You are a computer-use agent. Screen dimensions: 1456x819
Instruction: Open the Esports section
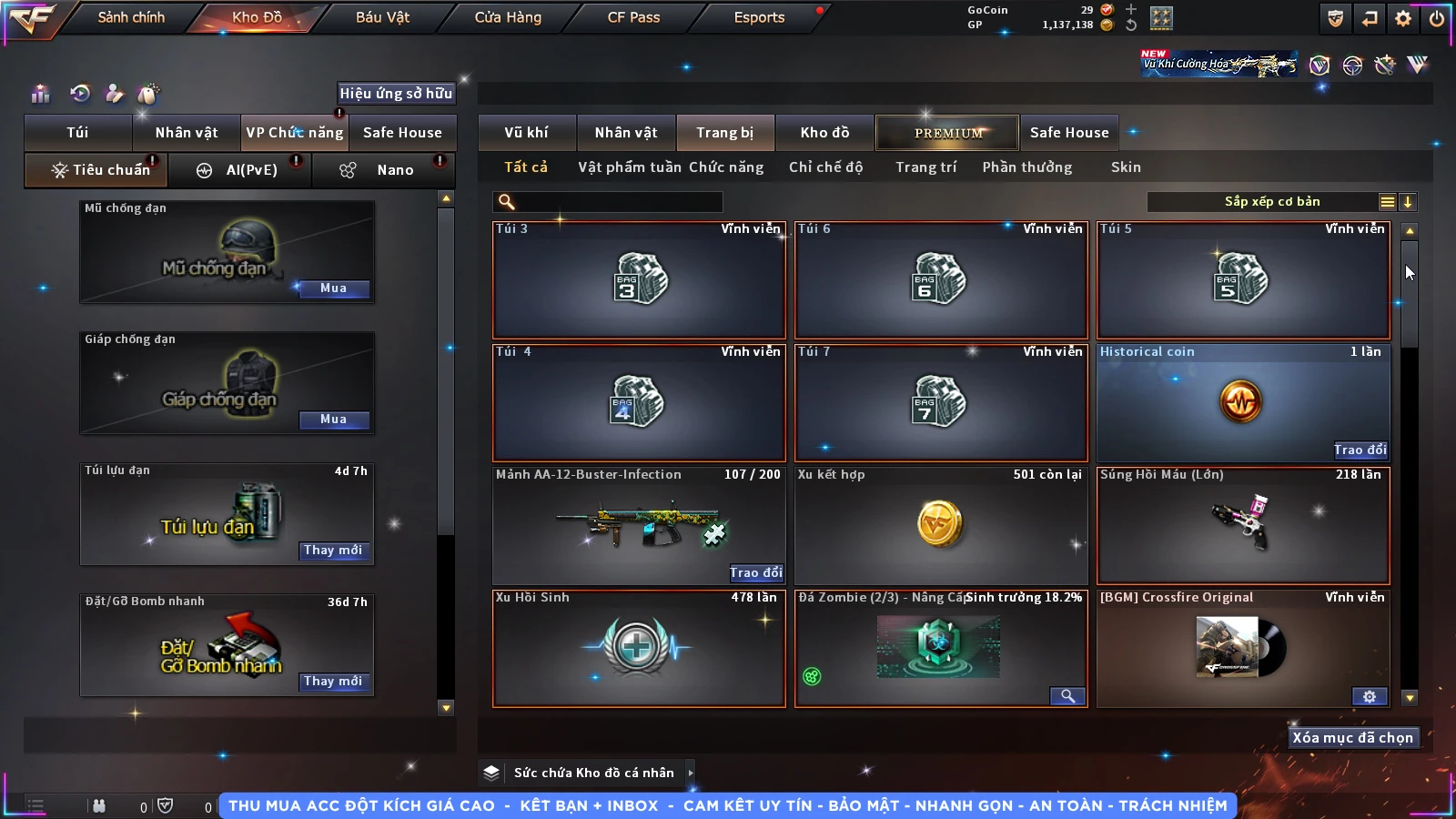pyautogui.click(x=759, y=17)
